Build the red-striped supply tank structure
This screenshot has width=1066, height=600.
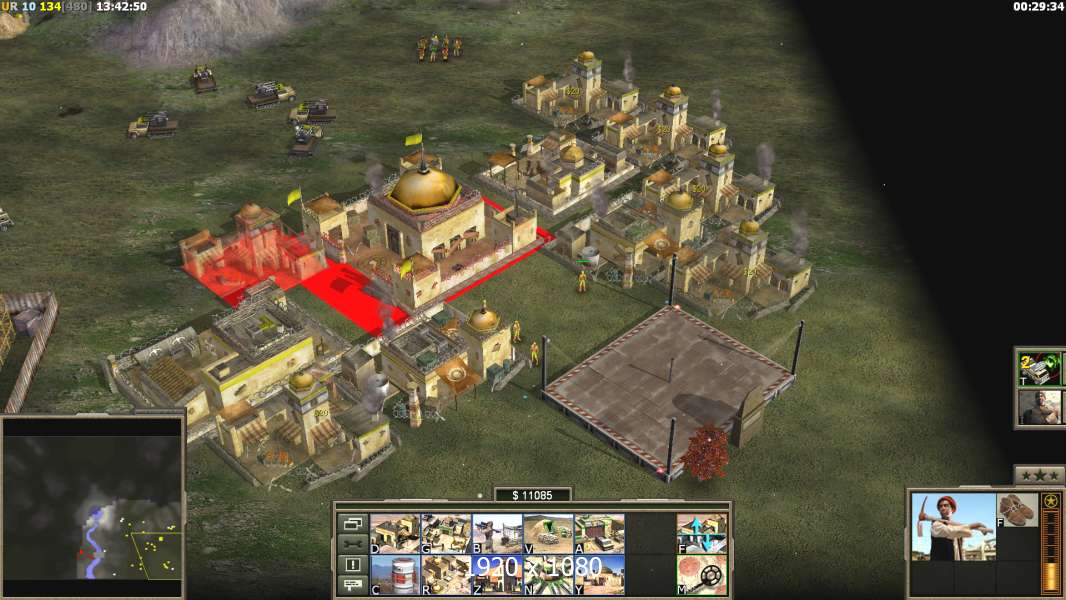[x=395, y=575]
